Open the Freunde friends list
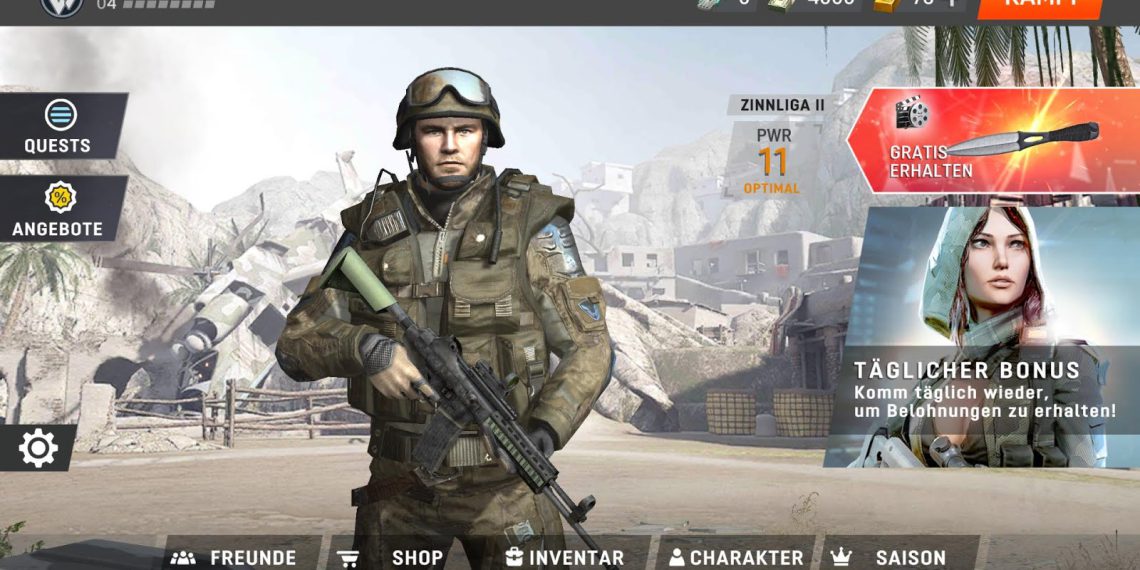Viewport: 1140px width, 570px height. click(236, 556)
